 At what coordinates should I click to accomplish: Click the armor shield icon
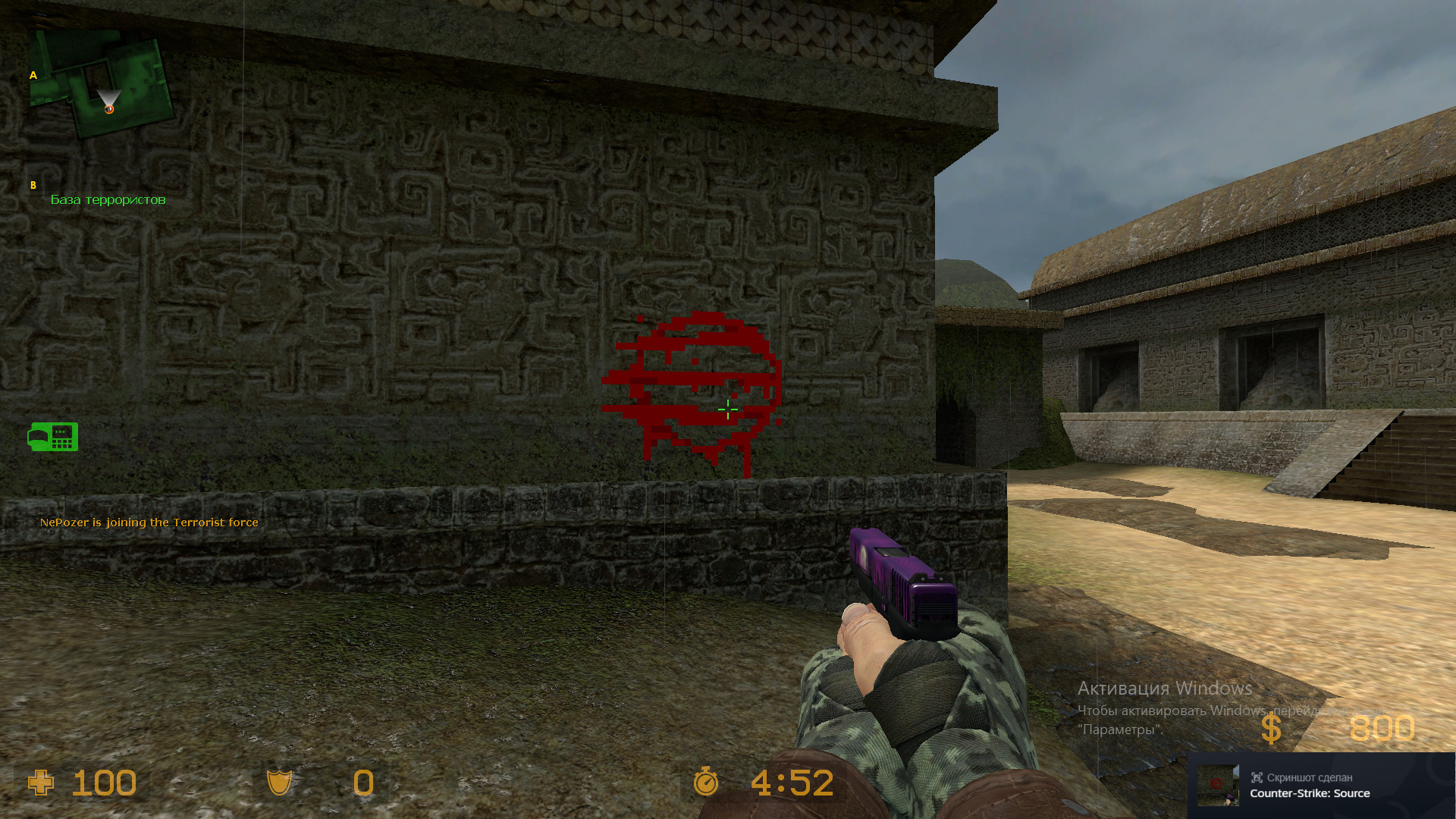(x=281, y=783)
